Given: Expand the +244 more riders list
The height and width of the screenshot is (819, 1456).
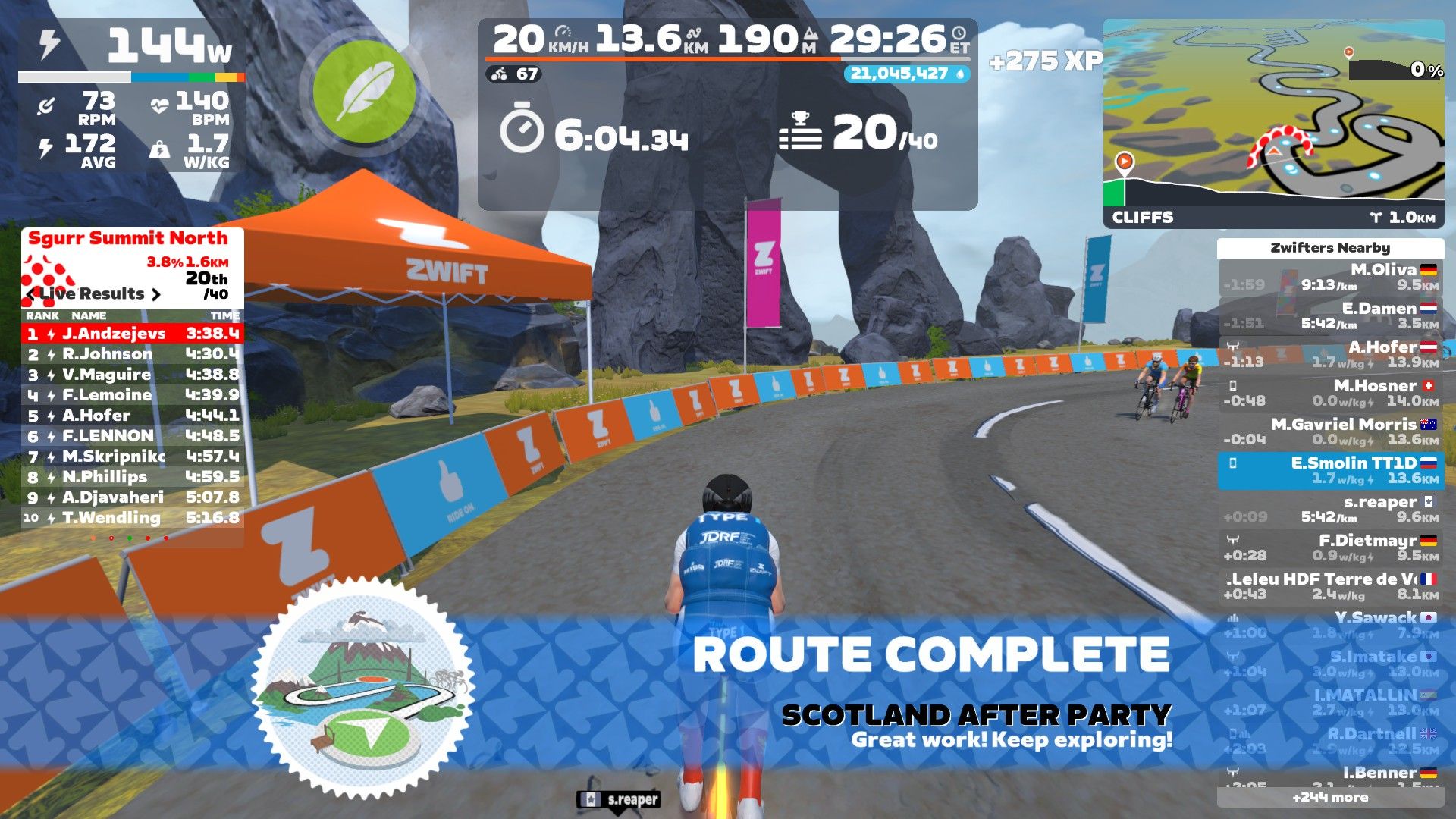Looking at the screenshot, I should pyautogui.click(x=1330, y=797).
